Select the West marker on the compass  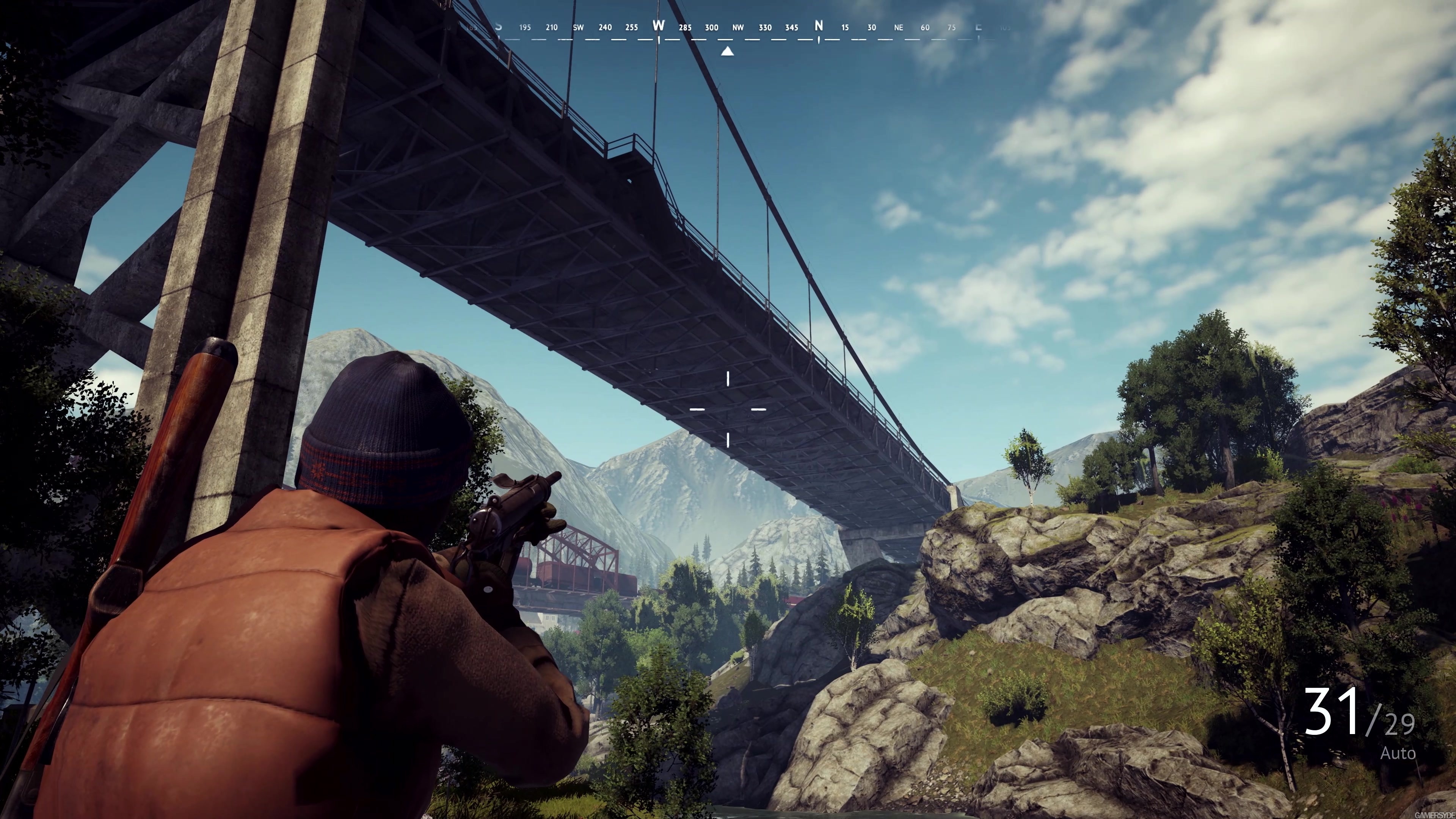659,26
